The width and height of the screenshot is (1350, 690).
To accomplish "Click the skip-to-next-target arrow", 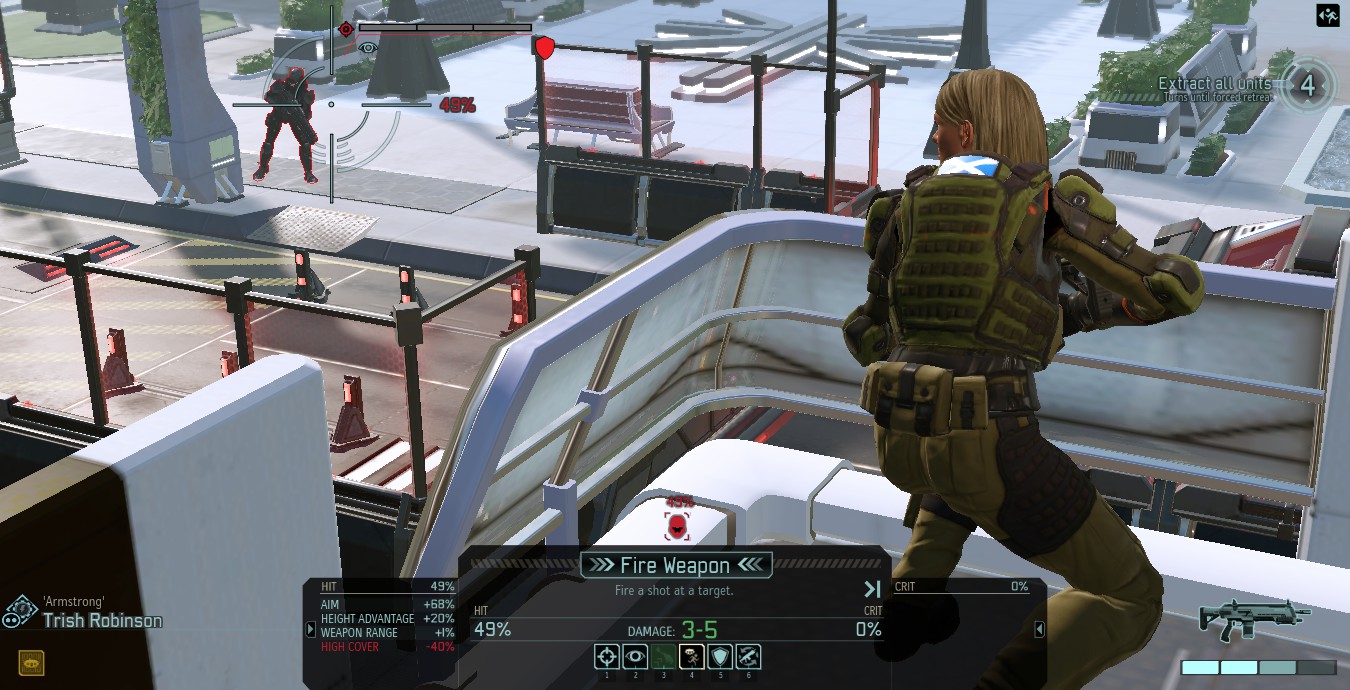I will tap(872, 589).
